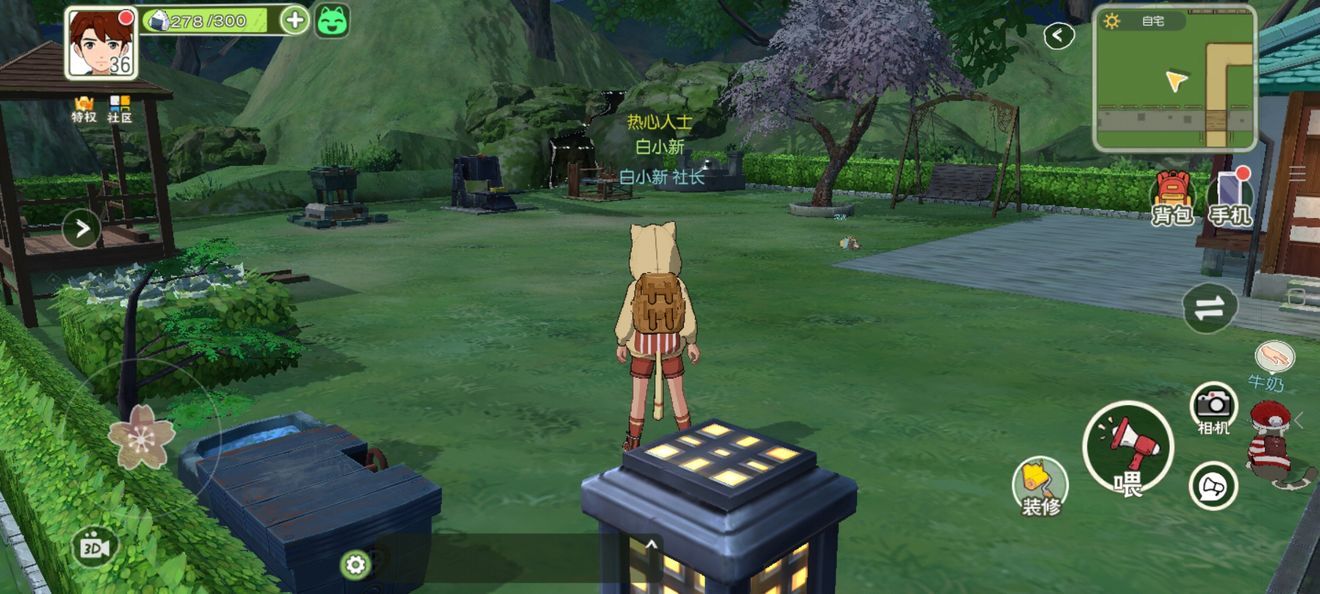Open the player avatar profile
The image size is (1320, 594).
click(x=101, y=42)
